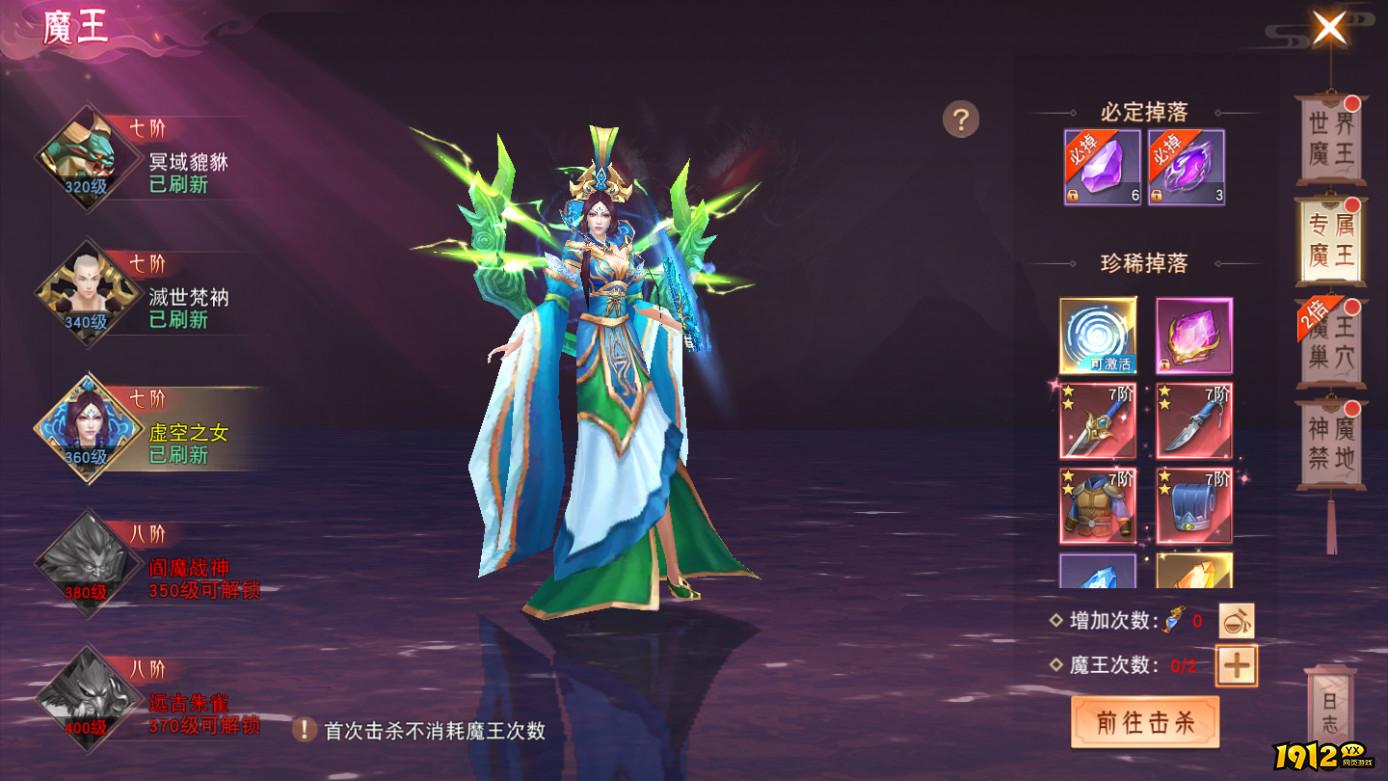Select the highlighted 虚空之女 boss portrait
Screen dimensions: 1388x781
point(85,428)
